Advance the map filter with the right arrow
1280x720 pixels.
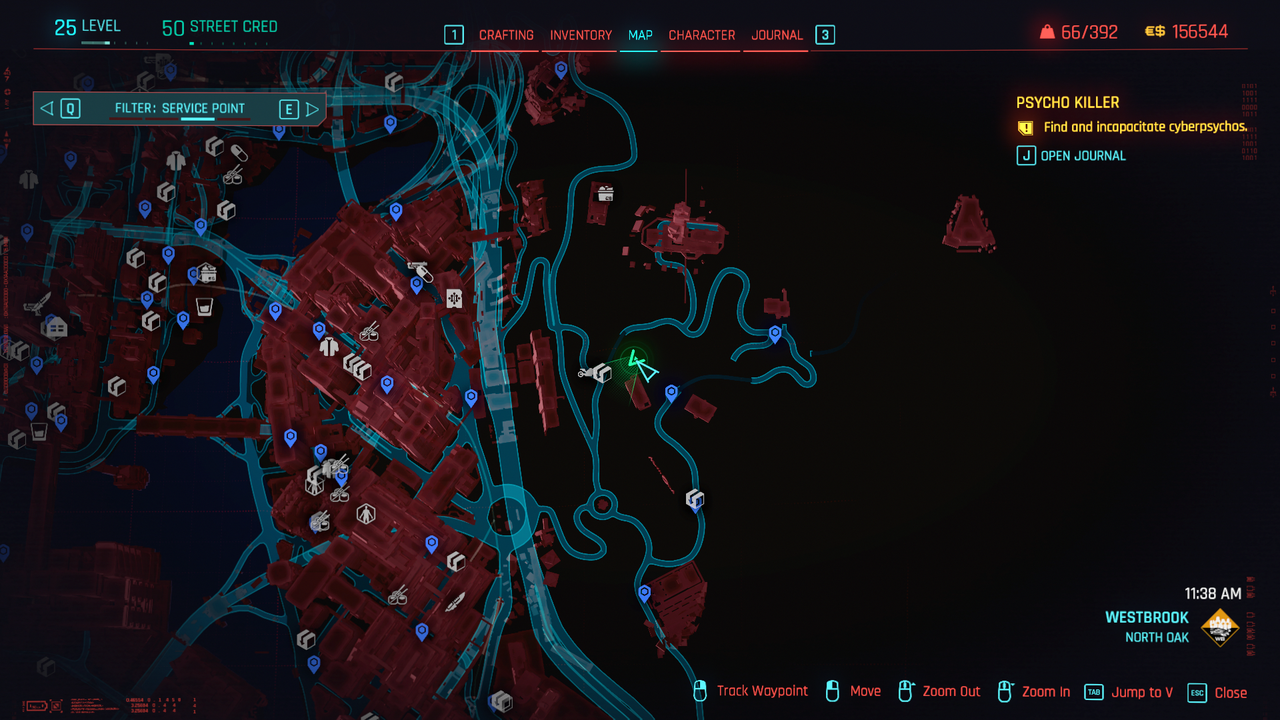pos(313,109)
